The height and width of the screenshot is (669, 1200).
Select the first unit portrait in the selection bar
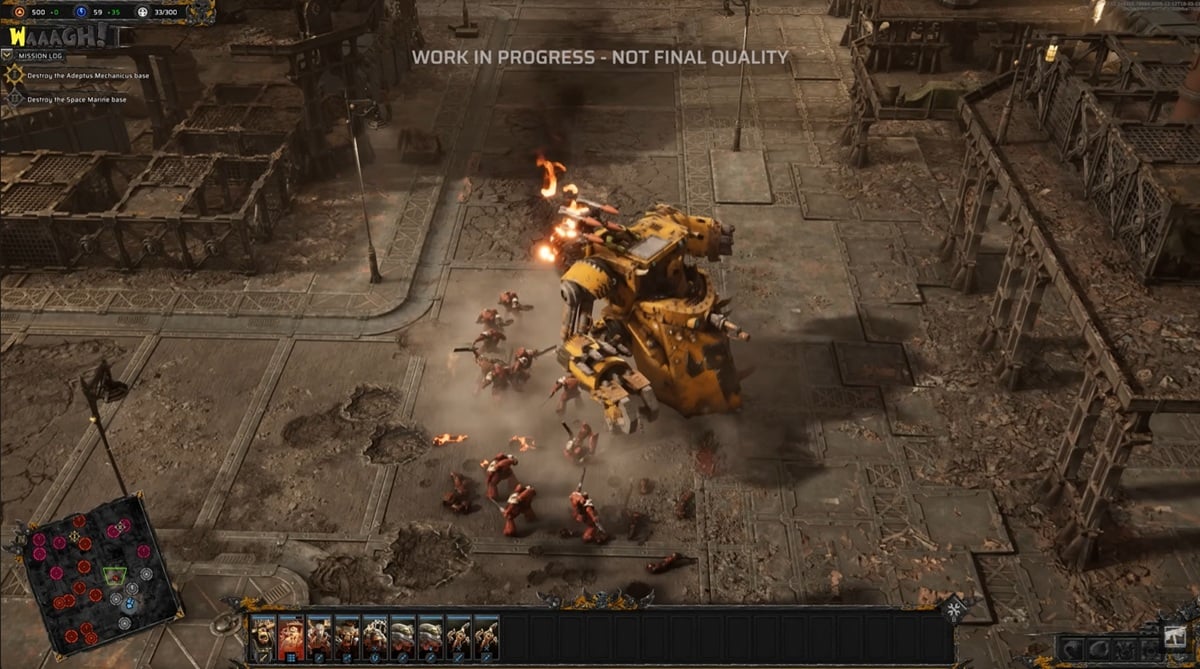point(262,635)
